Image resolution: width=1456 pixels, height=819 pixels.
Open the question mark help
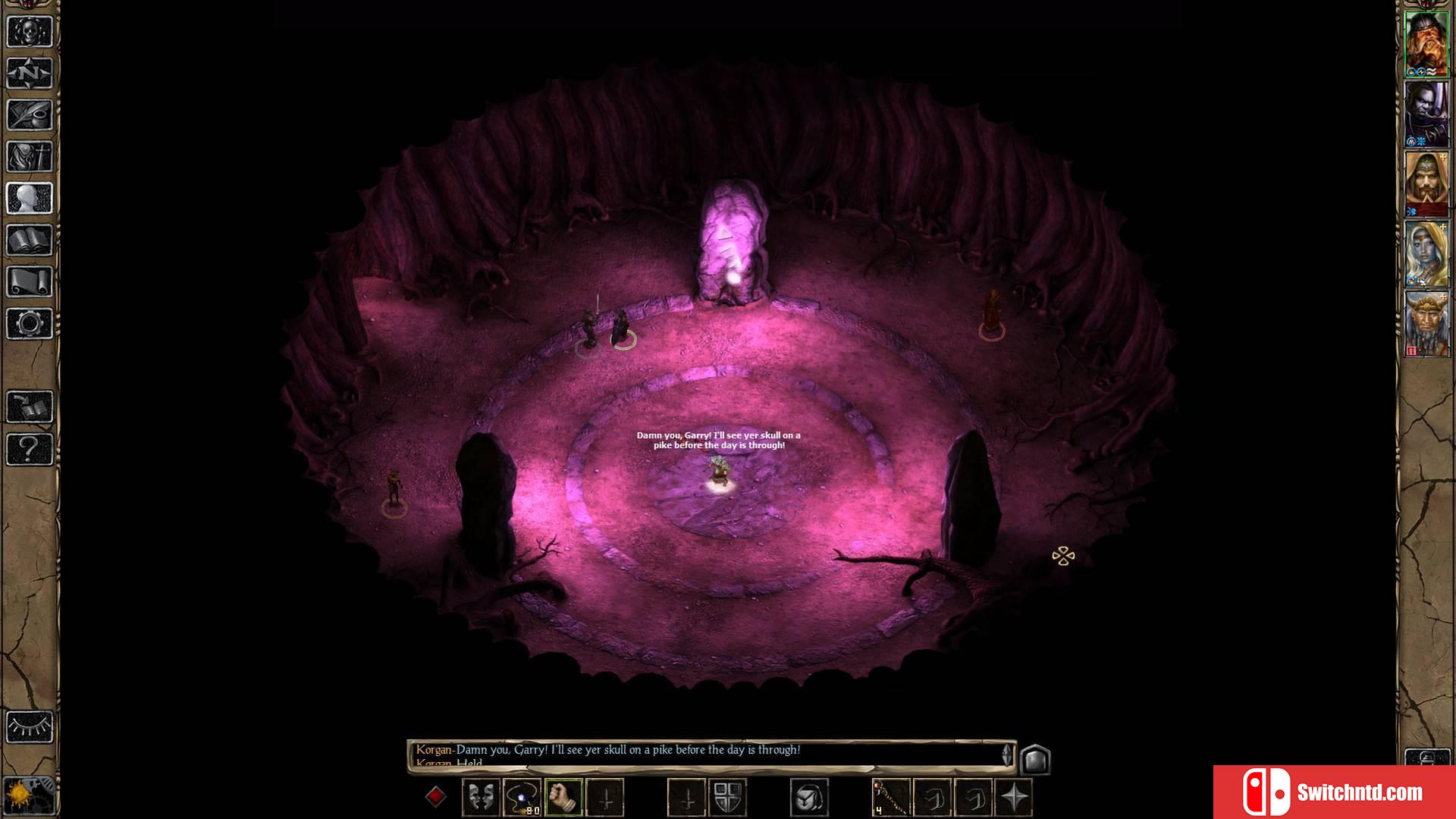tap(30, 449)
